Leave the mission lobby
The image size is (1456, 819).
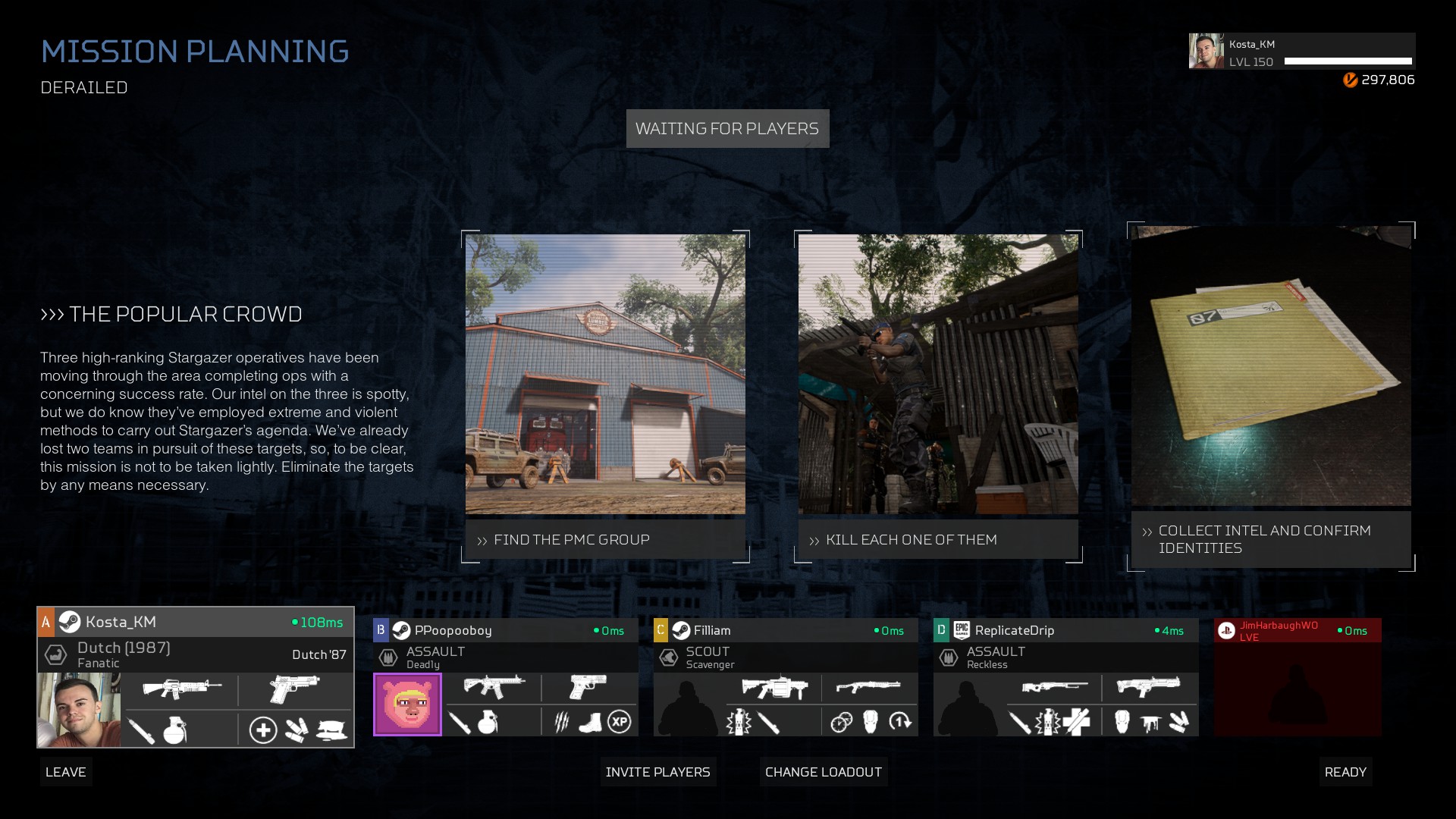click(66, 772)
